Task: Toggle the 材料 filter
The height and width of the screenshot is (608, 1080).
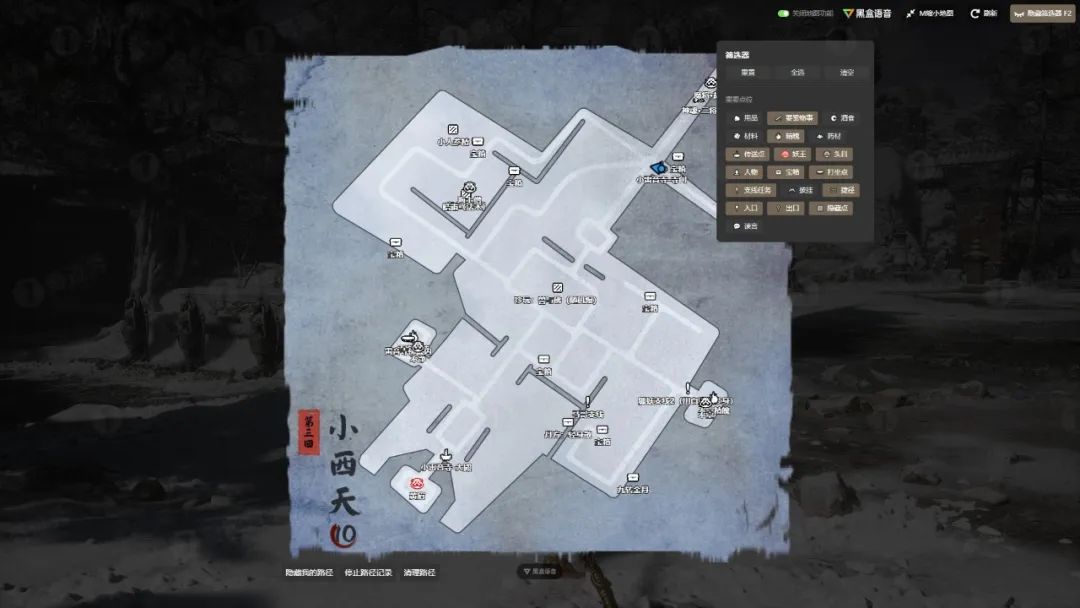Action: pos(745,136)
